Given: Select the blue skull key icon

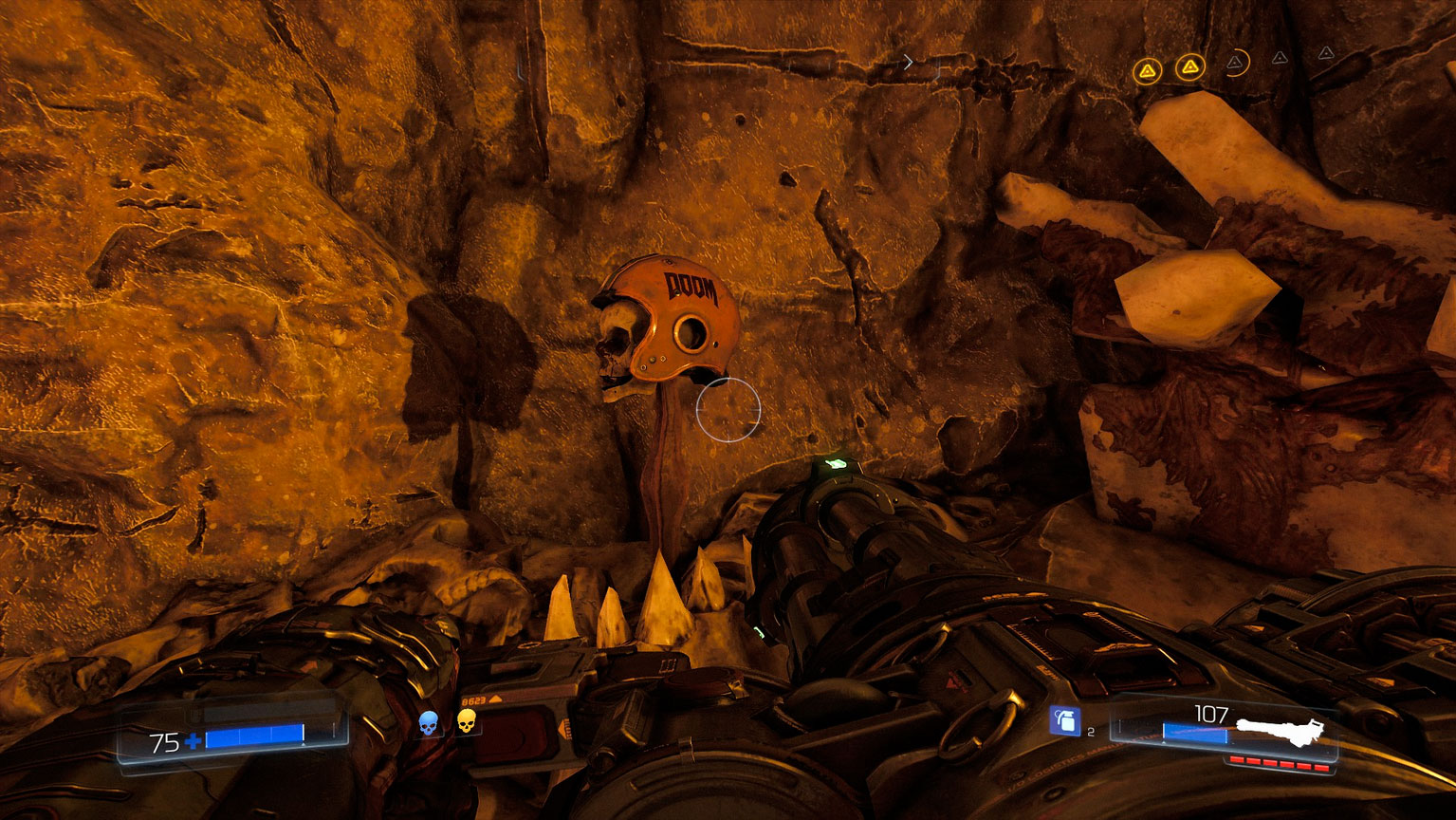Looking at the screenshot, I should click(429, 723).
